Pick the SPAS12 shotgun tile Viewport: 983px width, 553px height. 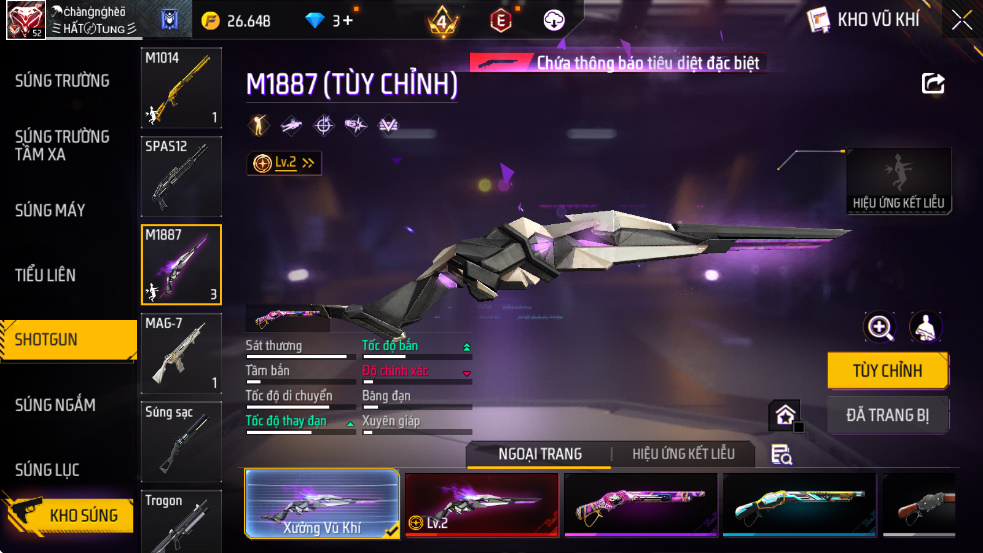click(x=181, y=177)
